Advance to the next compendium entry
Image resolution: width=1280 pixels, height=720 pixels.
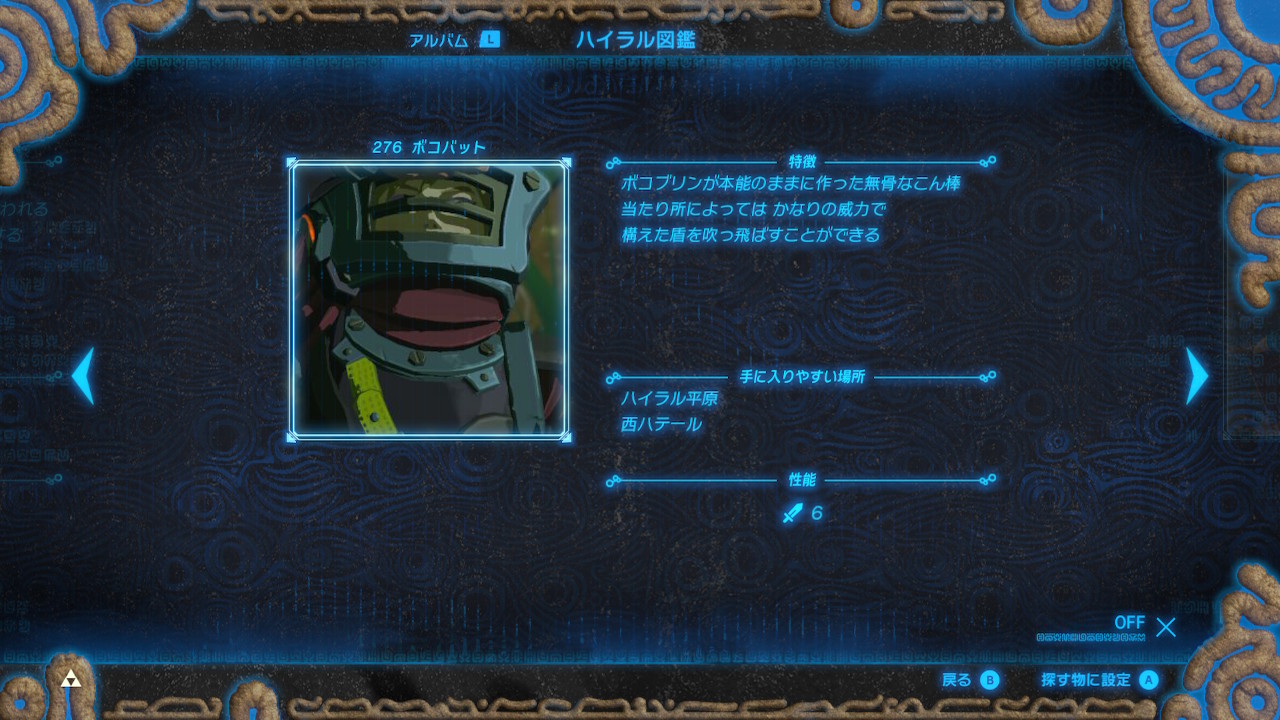point(1196,375)
